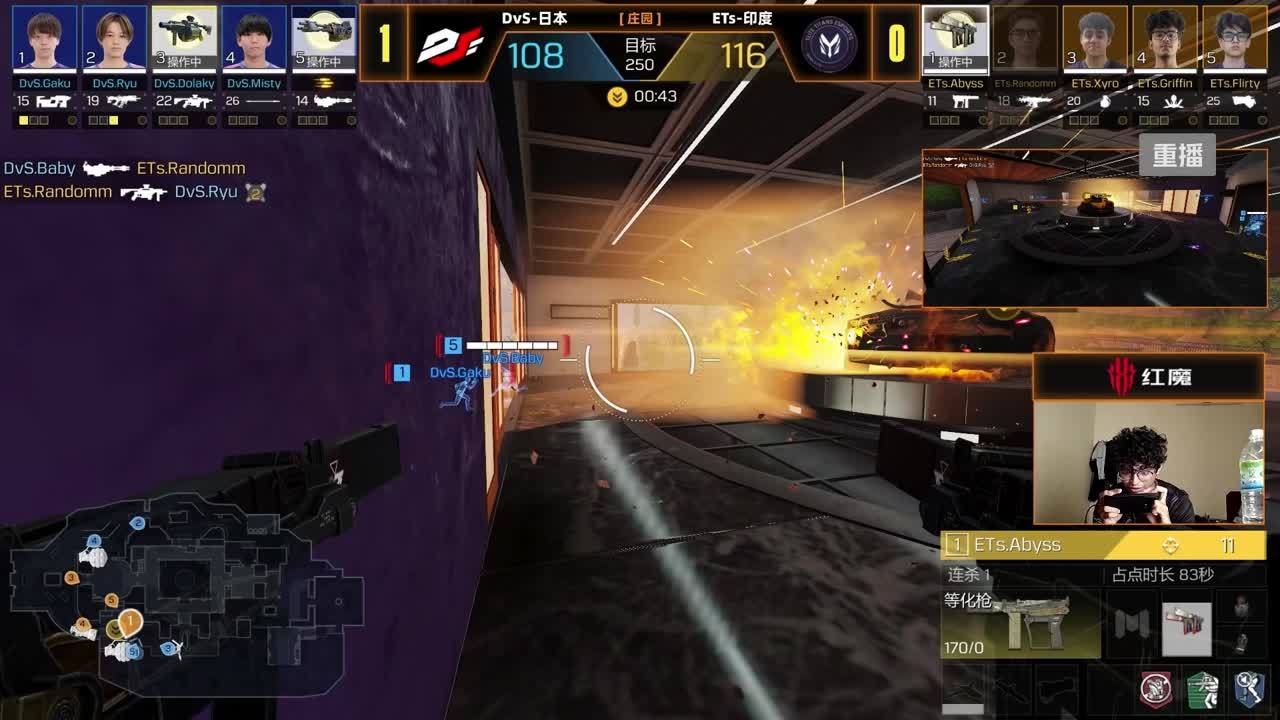Click the green perk icon
Image resolution: width=1280 pixels, height=720 pixels.
1202,689
